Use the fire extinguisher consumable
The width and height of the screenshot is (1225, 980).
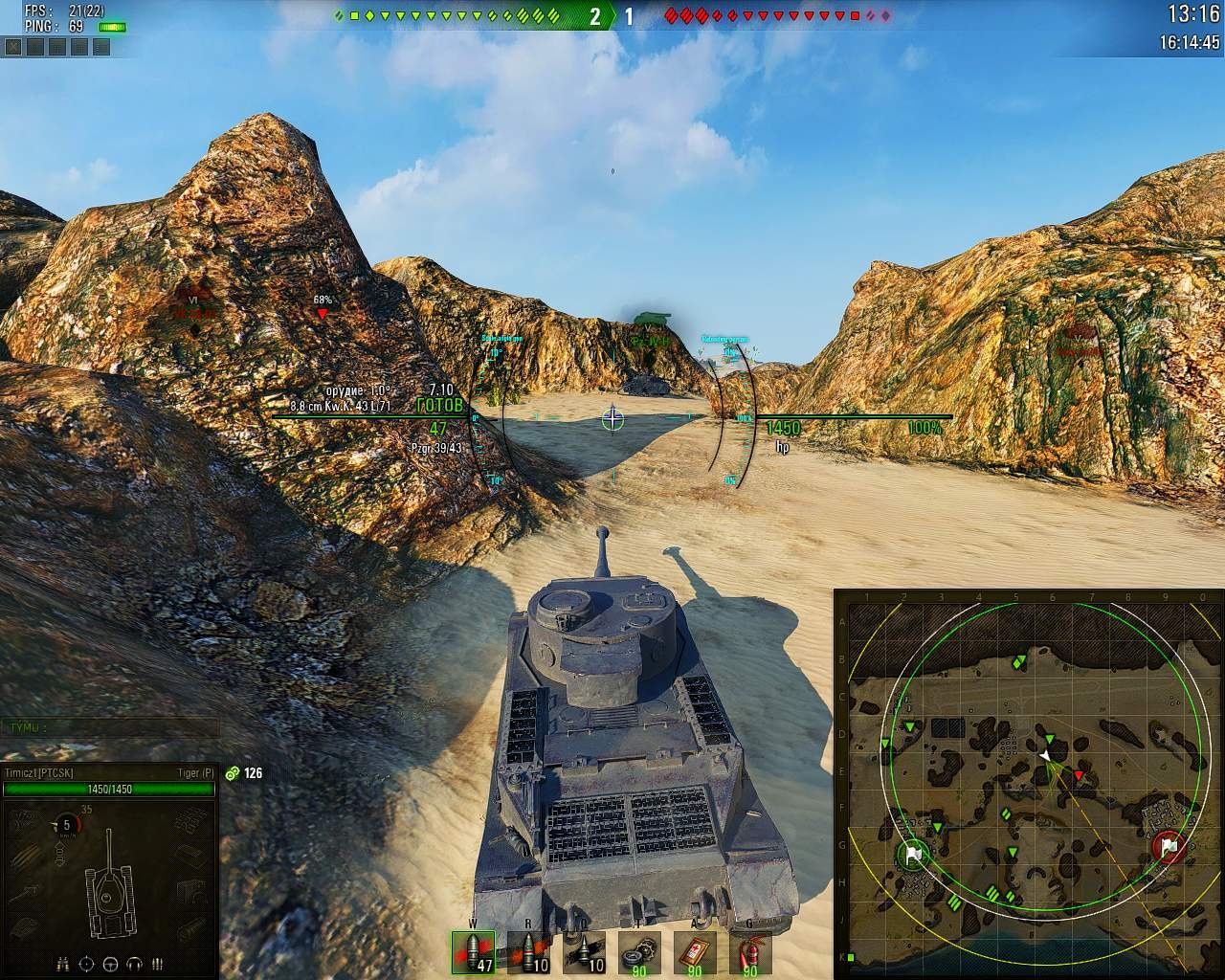point(748,952)
